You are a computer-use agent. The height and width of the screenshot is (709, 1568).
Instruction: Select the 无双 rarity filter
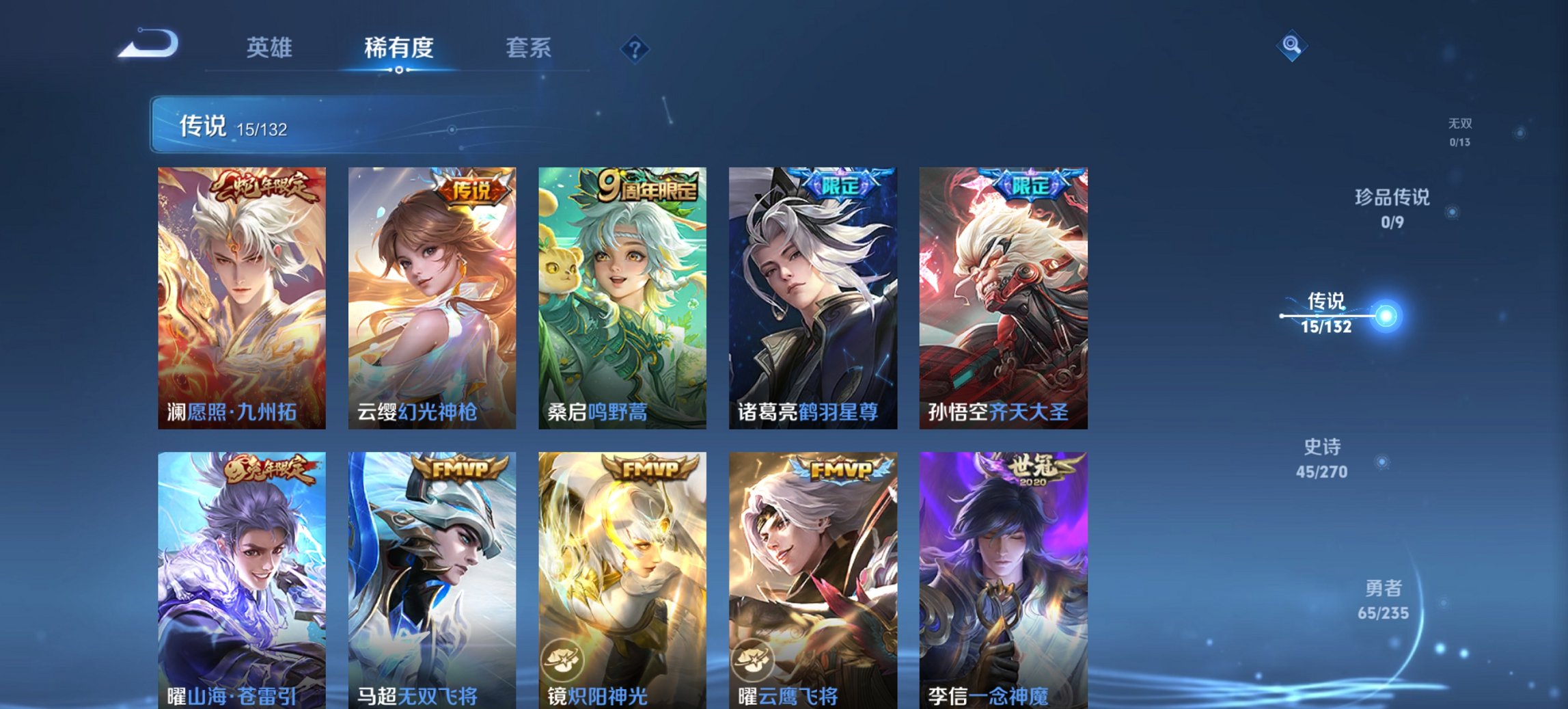(1459, 130)
